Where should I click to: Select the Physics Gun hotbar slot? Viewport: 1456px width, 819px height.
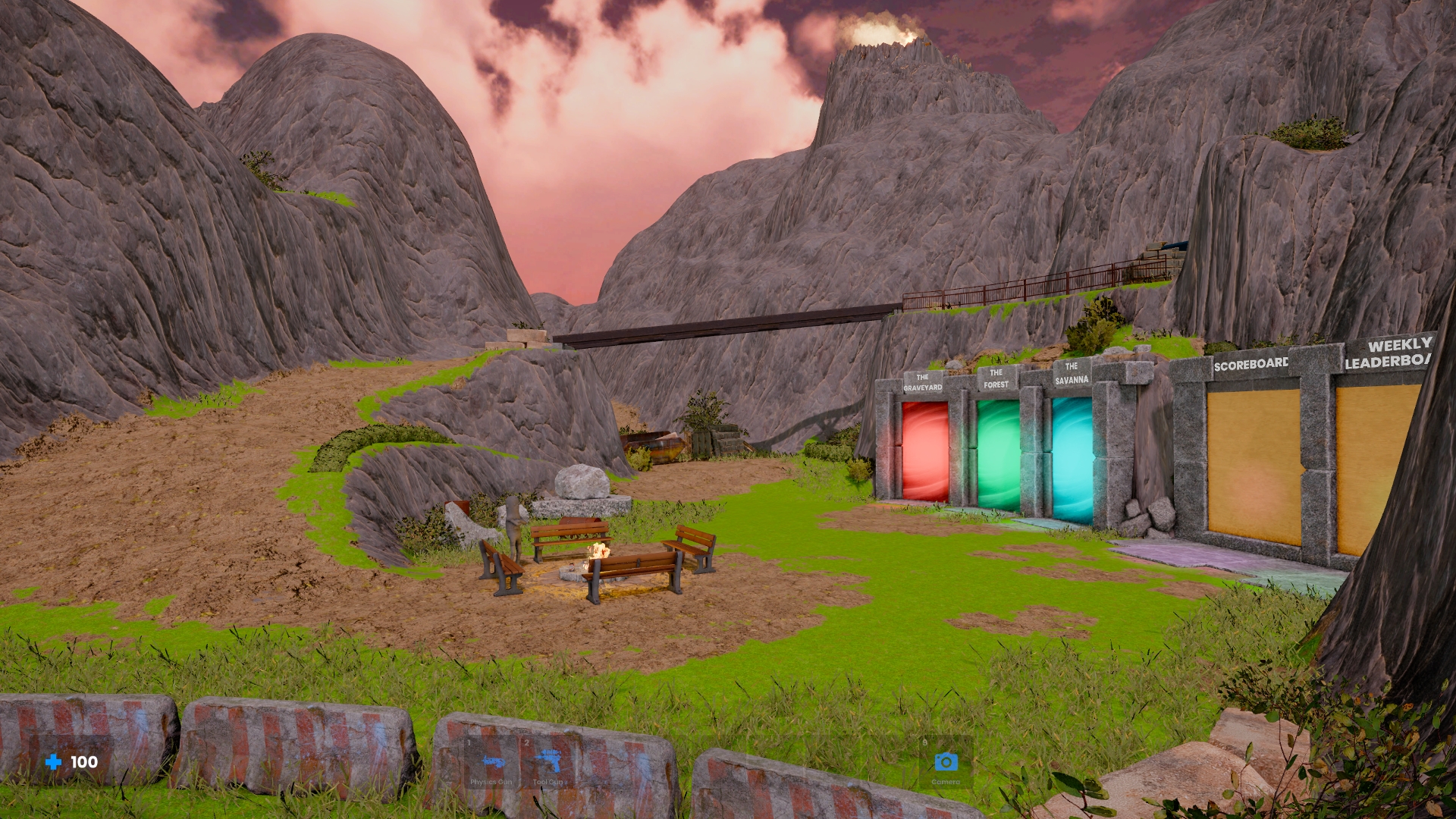tap(491, 762)
